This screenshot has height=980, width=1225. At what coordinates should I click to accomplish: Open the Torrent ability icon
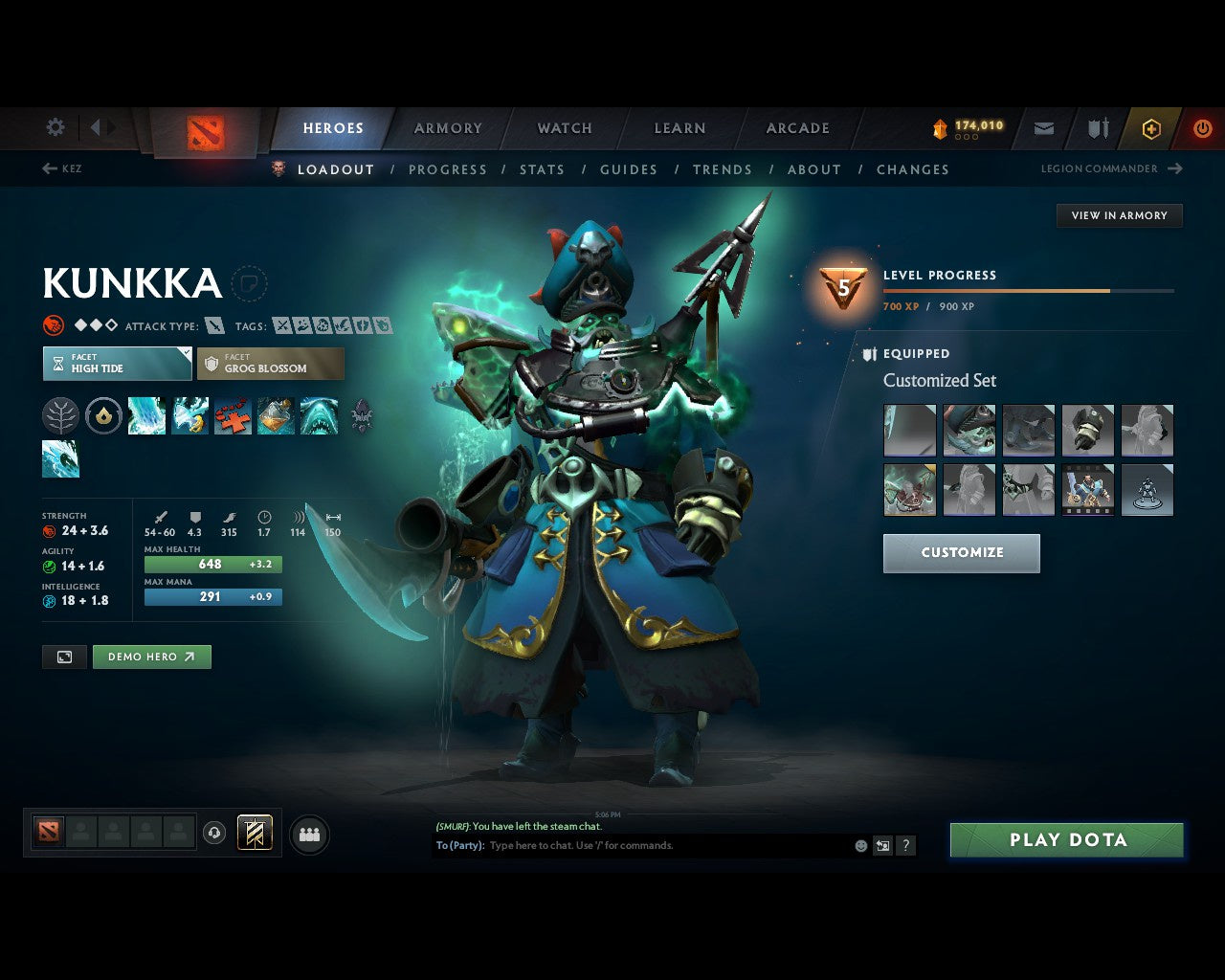point(146,415)
